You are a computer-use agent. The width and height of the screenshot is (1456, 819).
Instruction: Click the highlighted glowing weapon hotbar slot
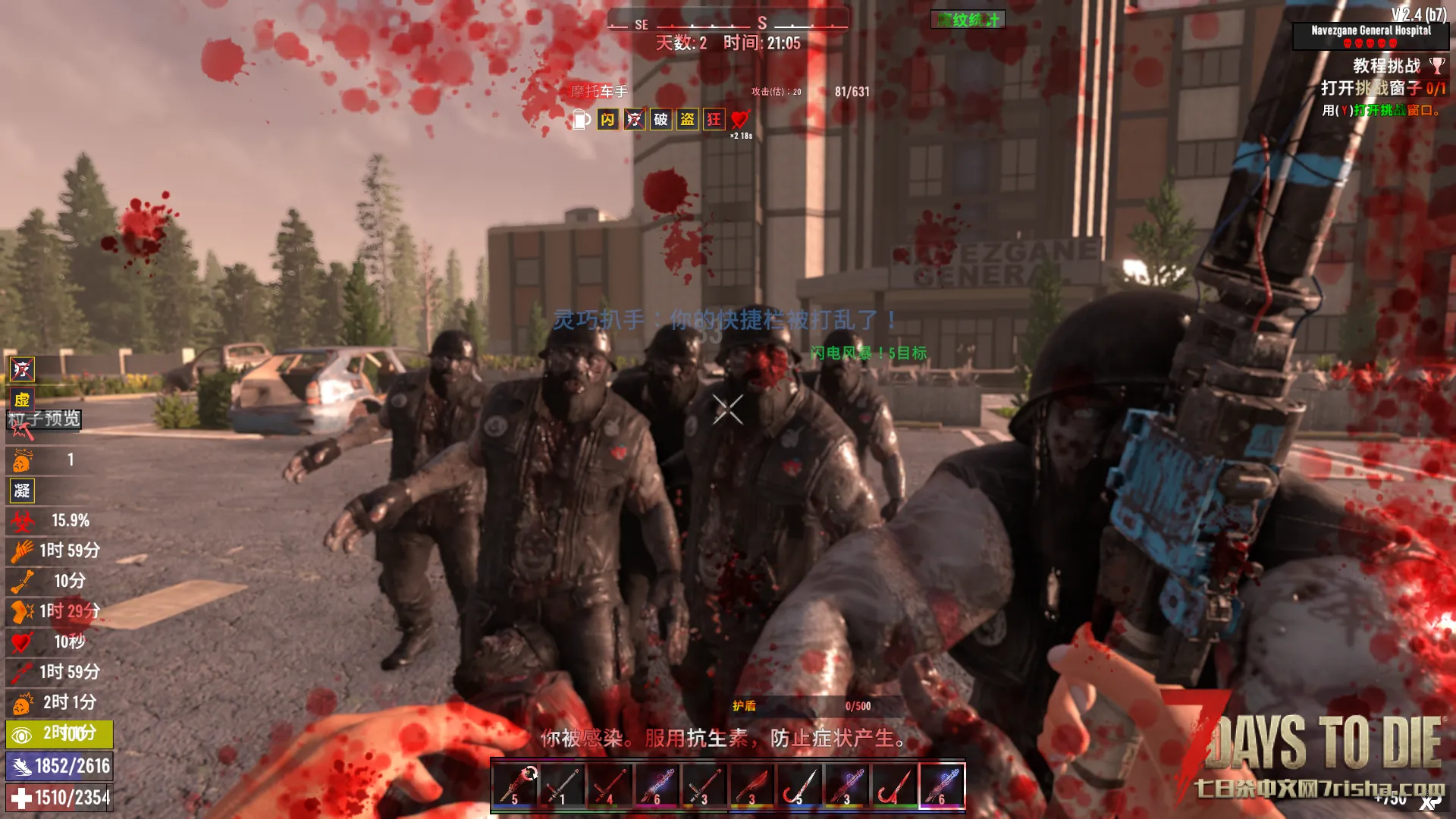point(941,786)
